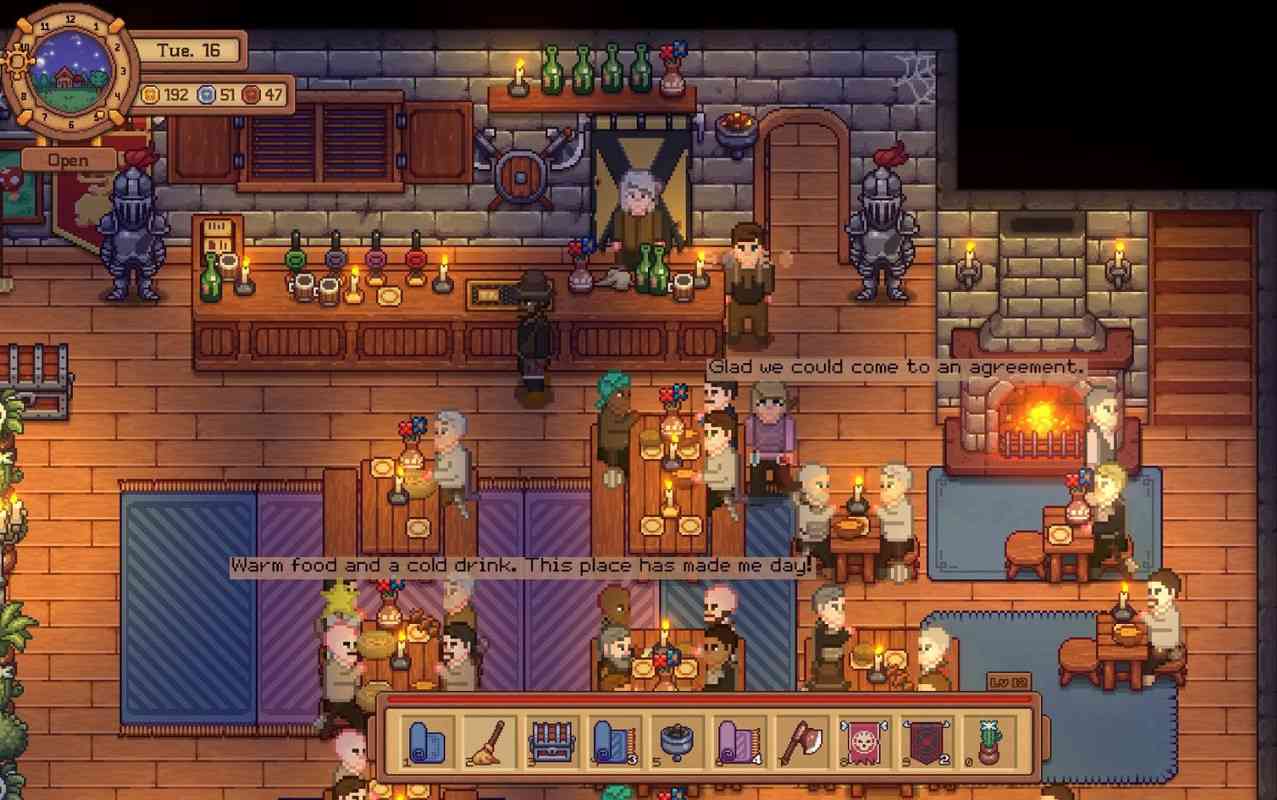Select the potted cactus hotbar slot
Screen dimensions: 1277x800
click(986, 741)
